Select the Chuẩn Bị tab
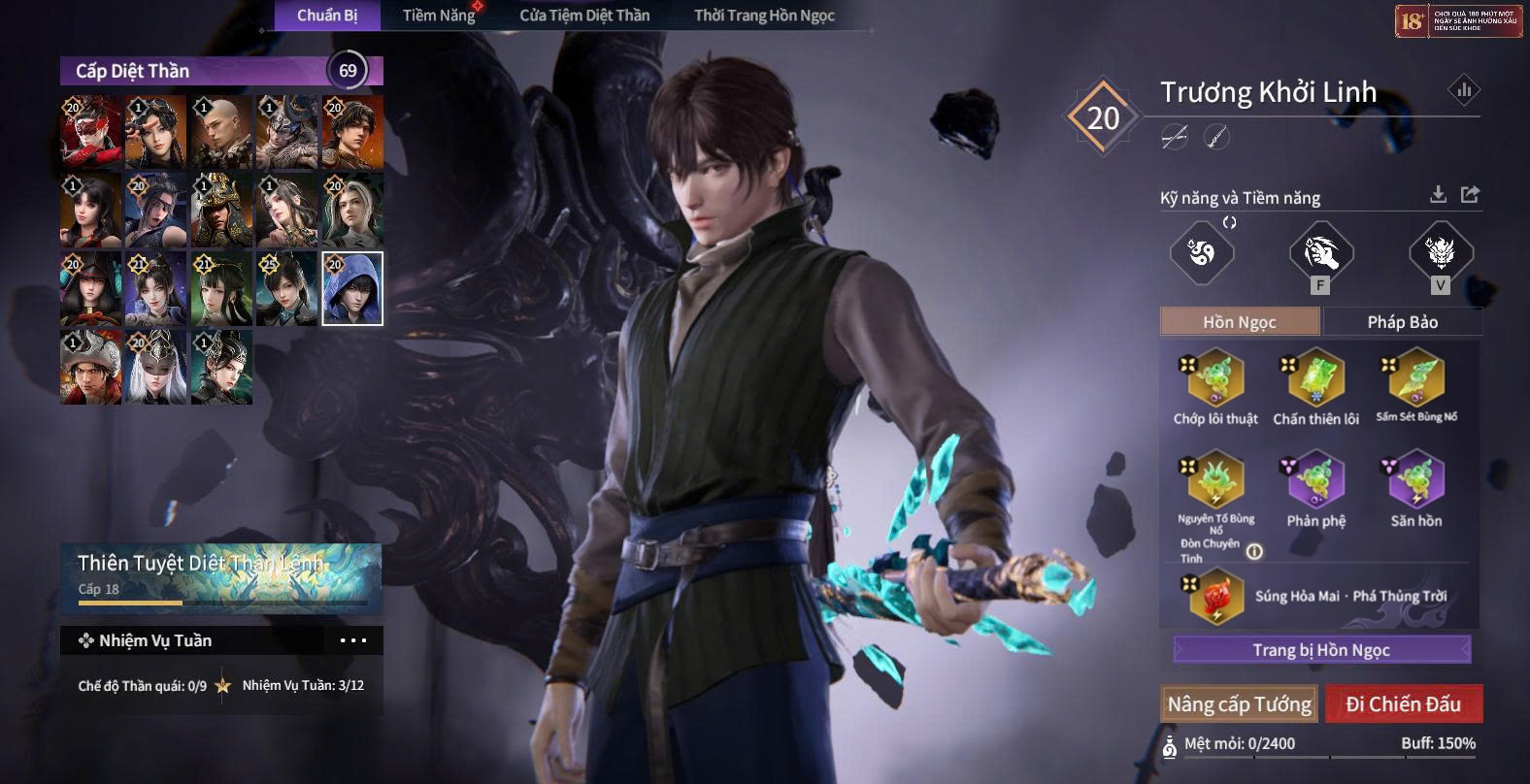1530x784 pixels. pos(327,16)
